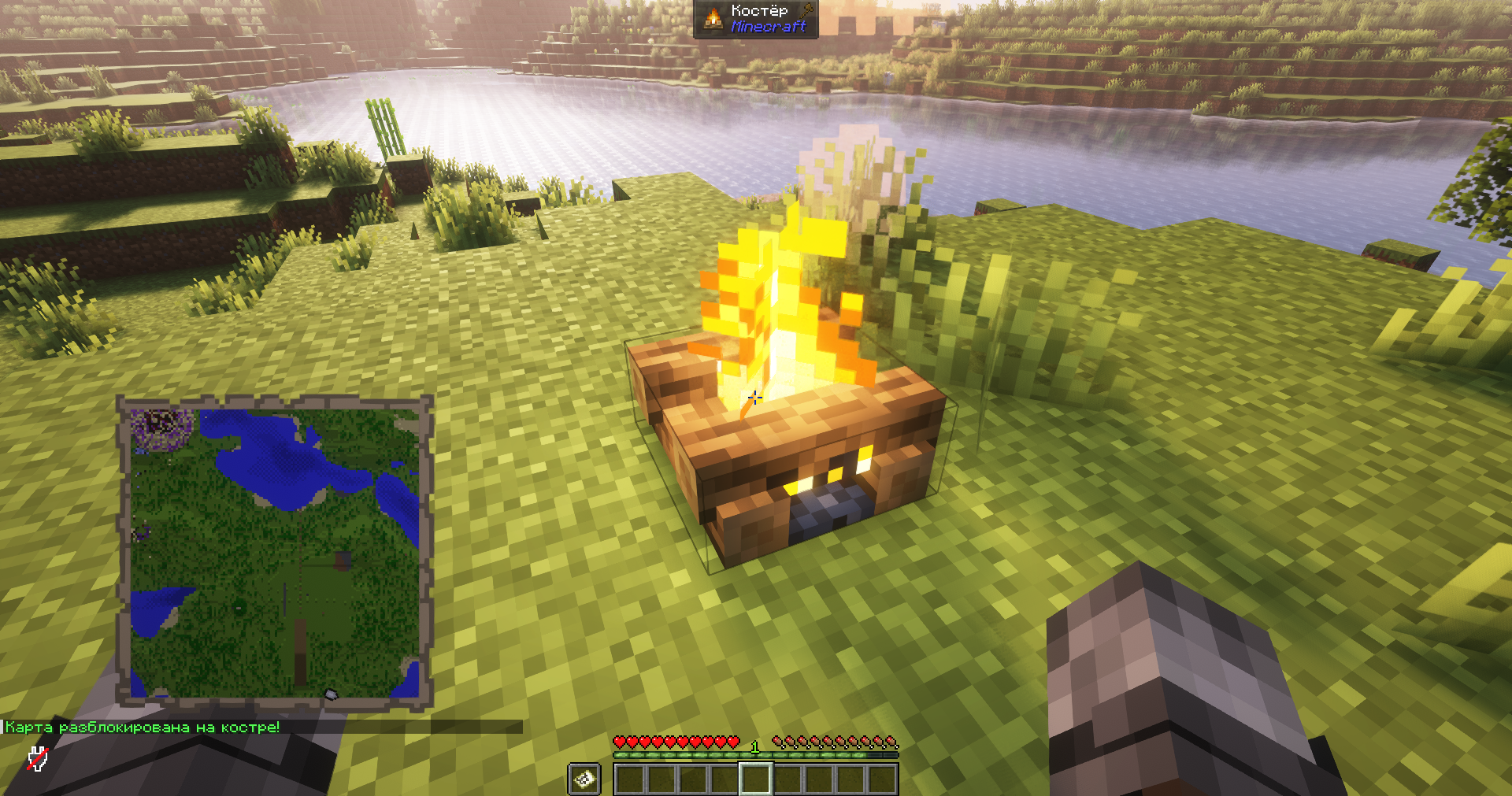
Task: Click the crossed-out plug voice chat icon
Action: 37,759
